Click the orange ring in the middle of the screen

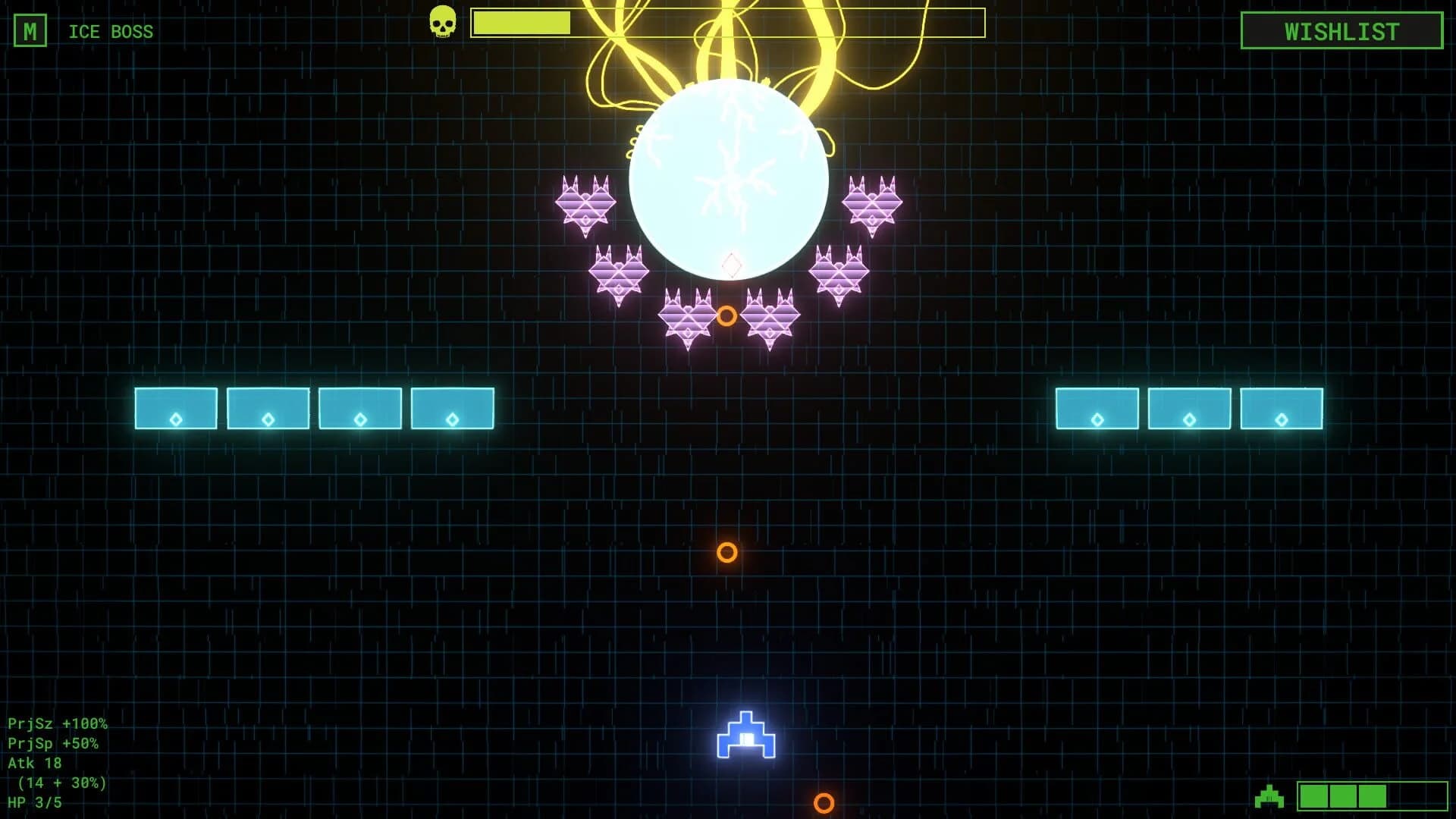pos(729,552)
